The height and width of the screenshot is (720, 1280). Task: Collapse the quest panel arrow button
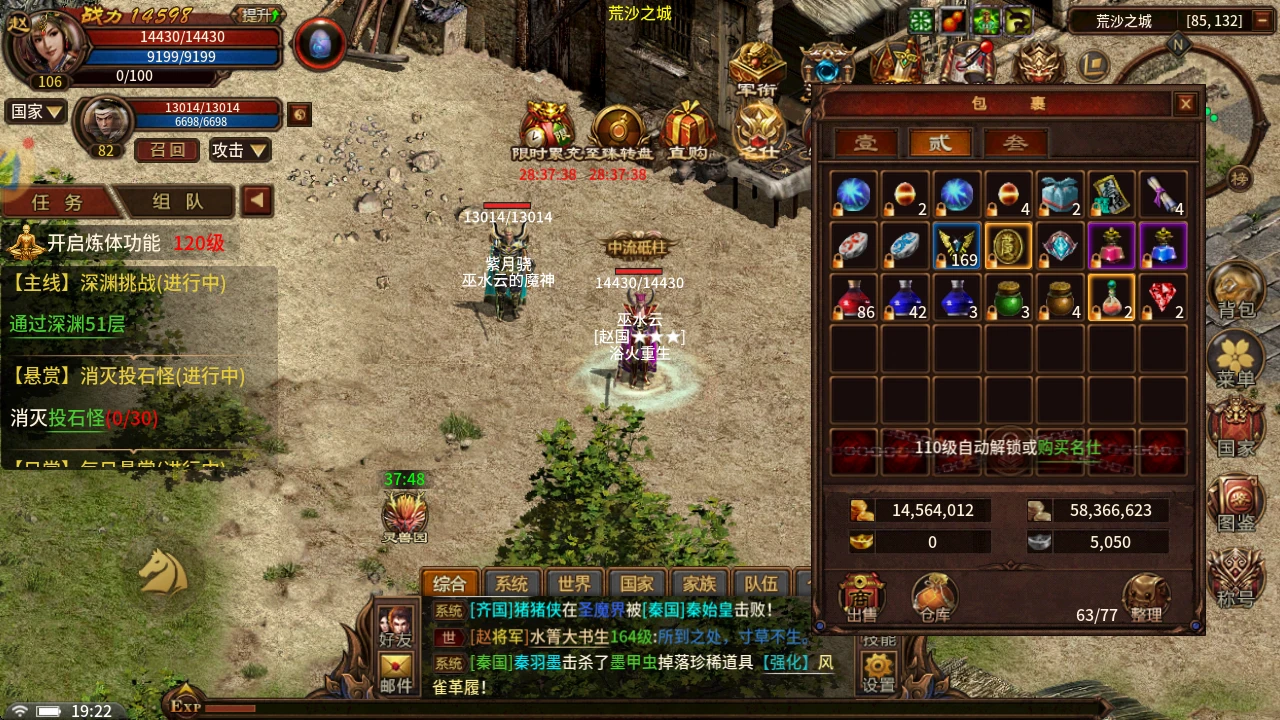click(x=257, y=201)
